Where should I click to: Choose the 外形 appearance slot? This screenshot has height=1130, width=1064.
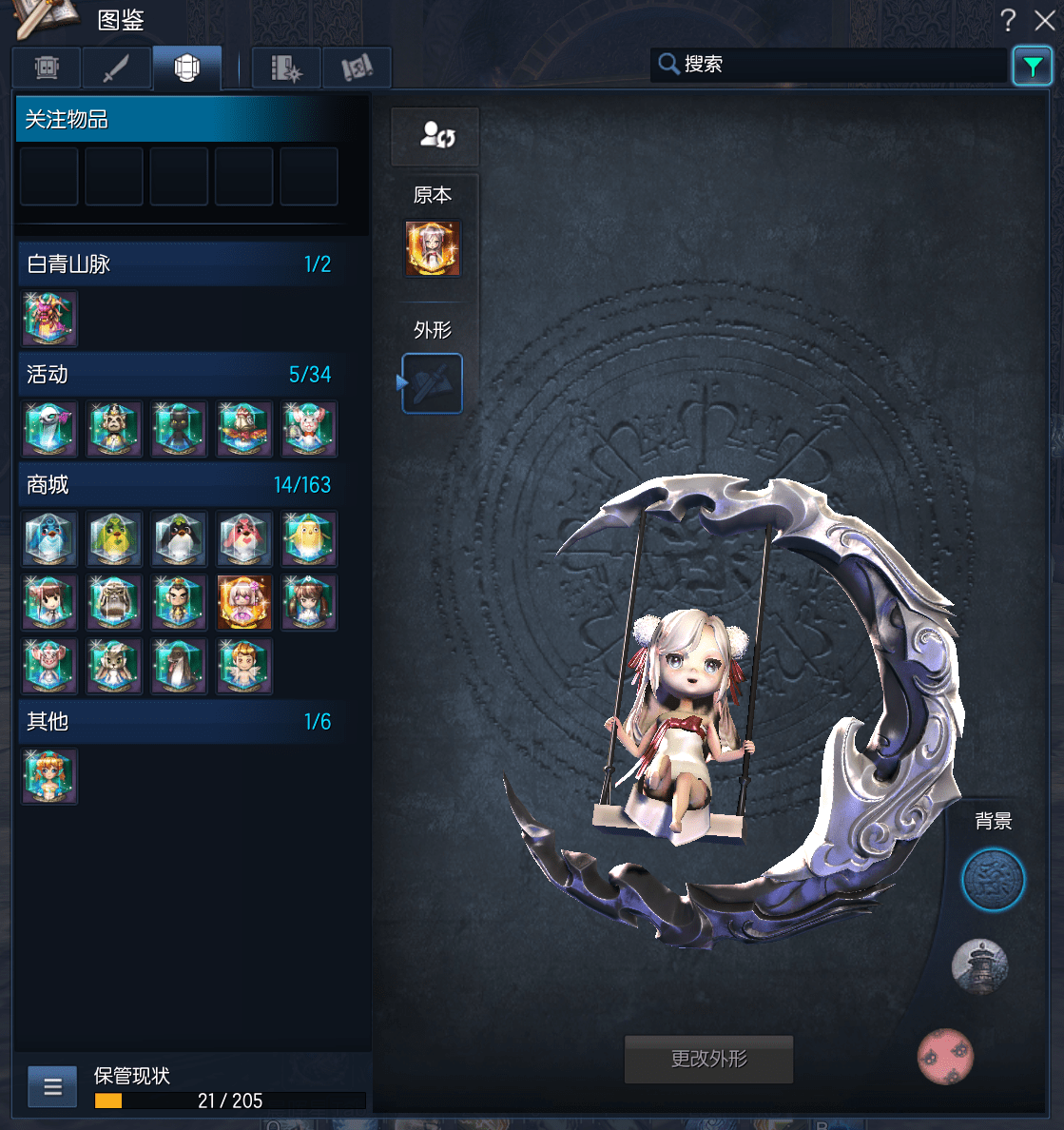click(433, 383)
